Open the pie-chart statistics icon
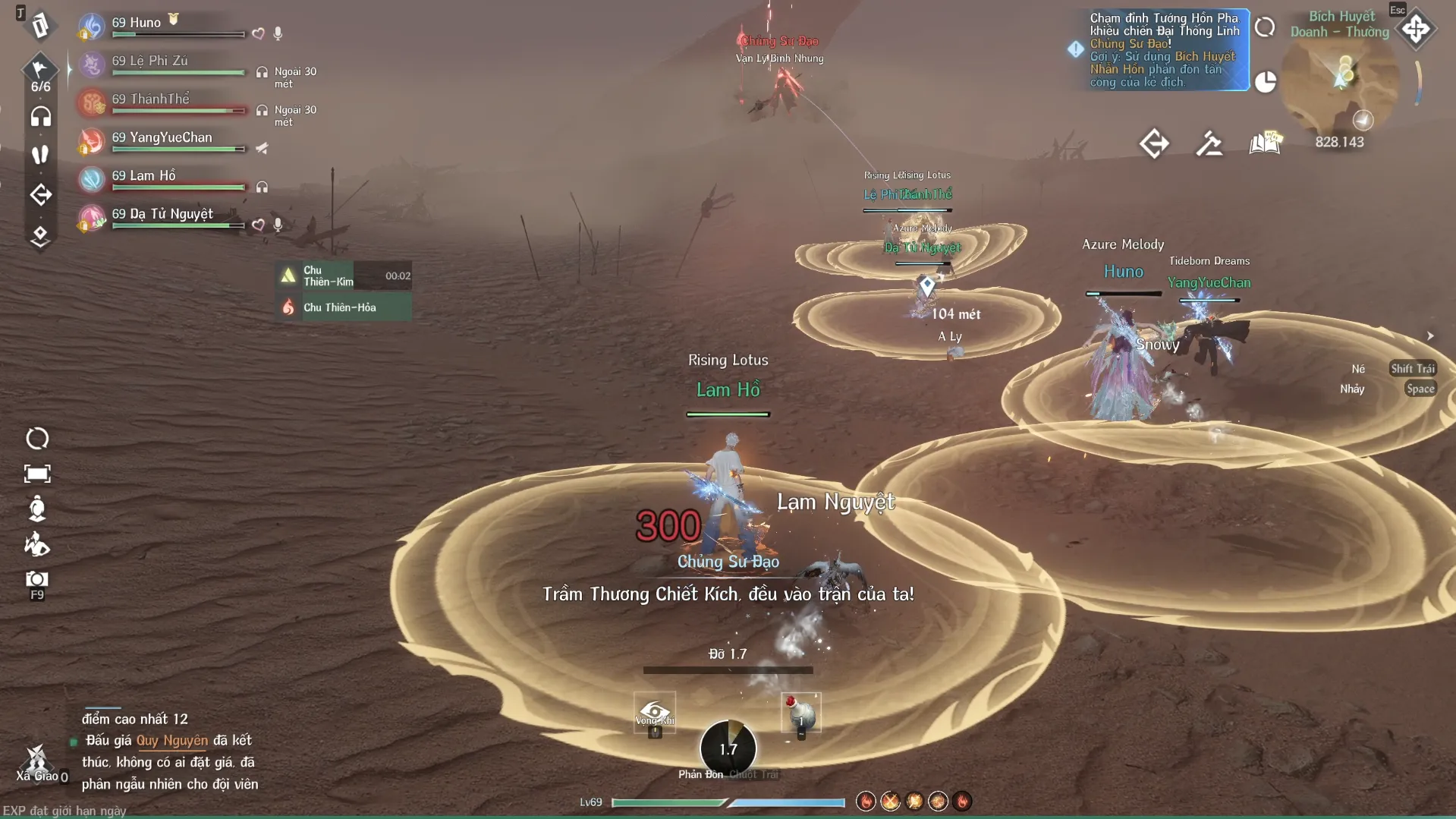Image resolution: width=1456 pixels, height=819 pixels. coord(1265,81)
